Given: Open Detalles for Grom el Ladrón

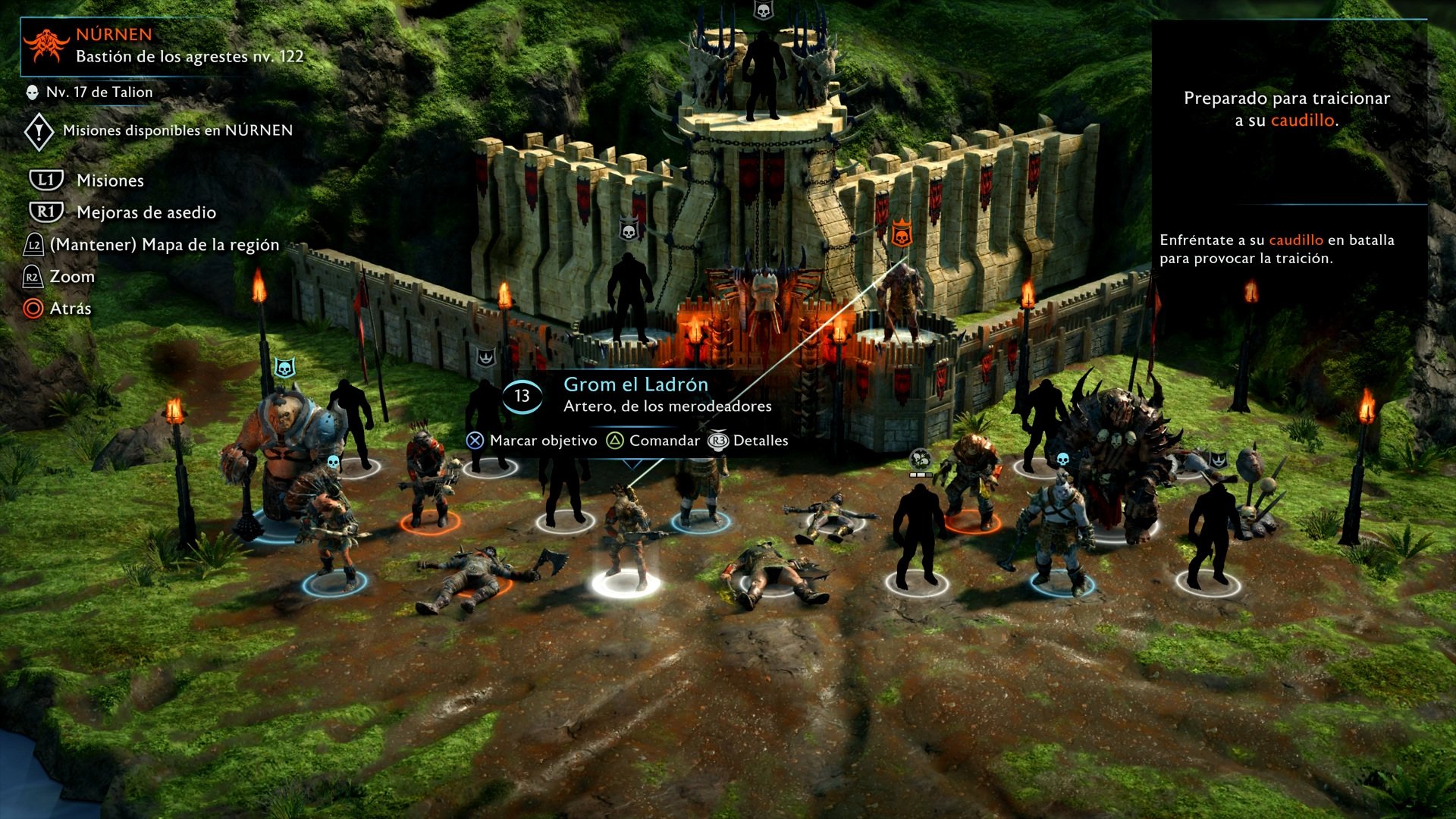Looking at the screenshot, I should [x=760, y=441].
